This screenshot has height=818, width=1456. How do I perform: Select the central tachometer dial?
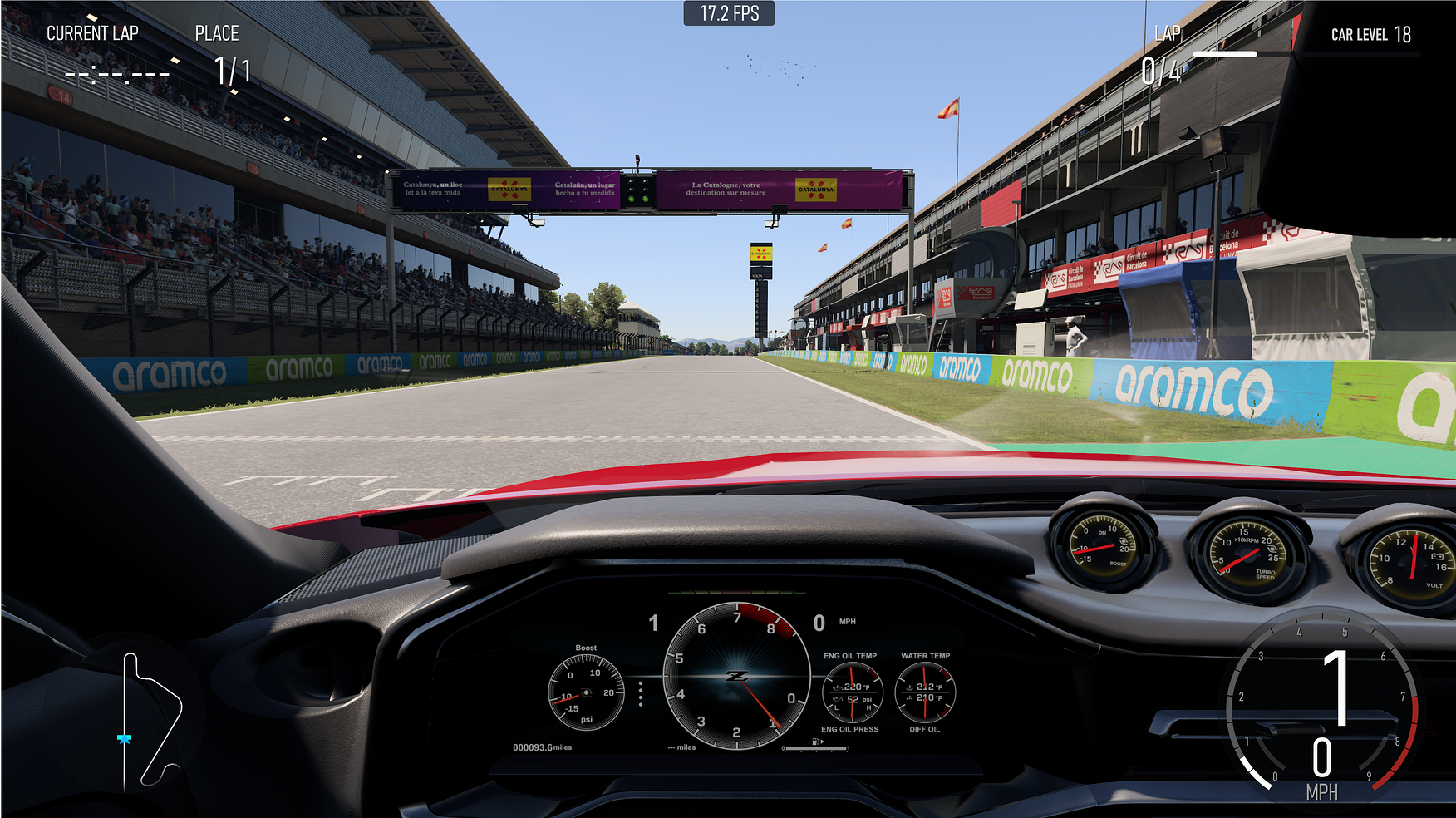pyautogui.click(x=735, y=678)
